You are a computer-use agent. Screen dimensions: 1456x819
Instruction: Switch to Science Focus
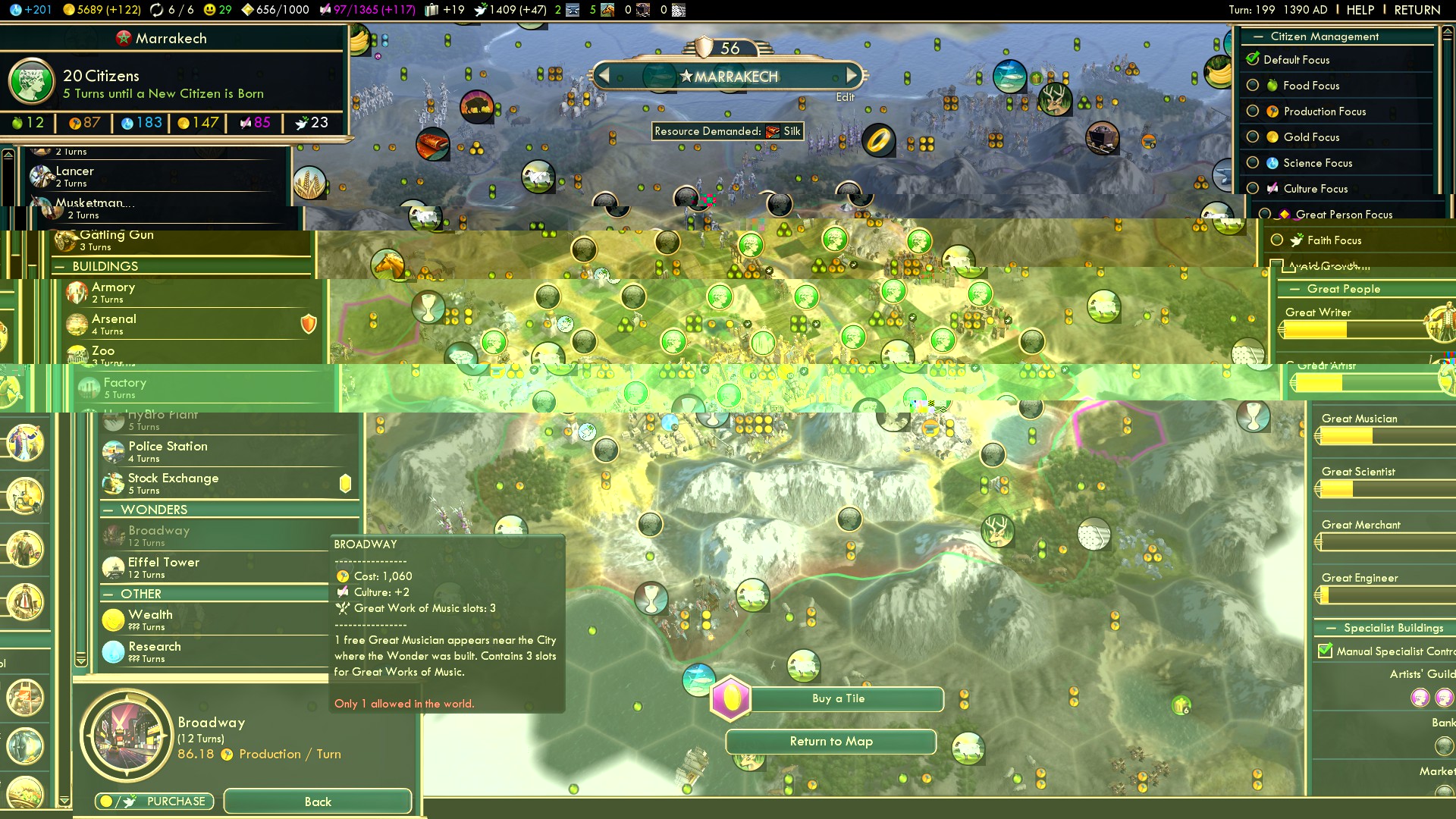(1253, 163)
